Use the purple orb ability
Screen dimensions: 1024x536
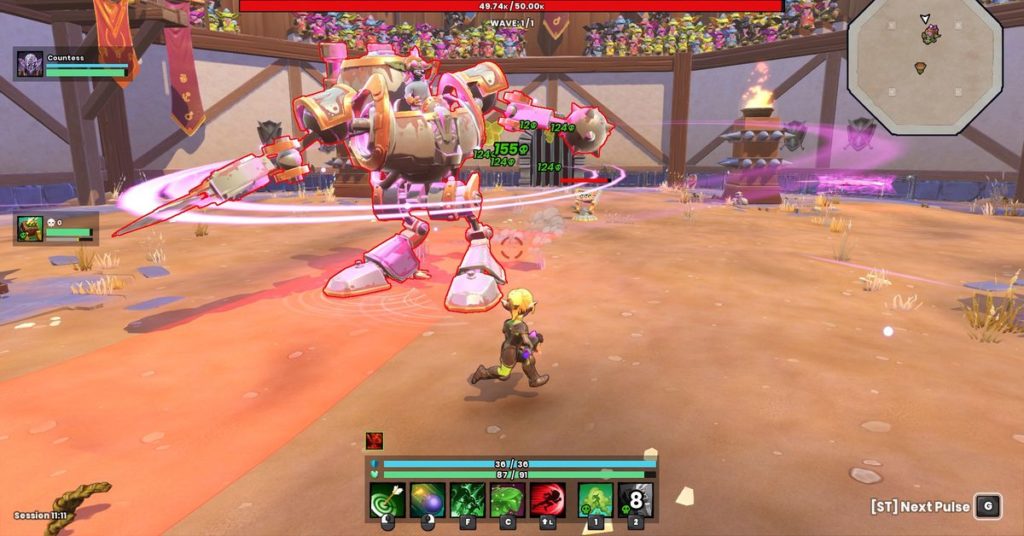427,500
